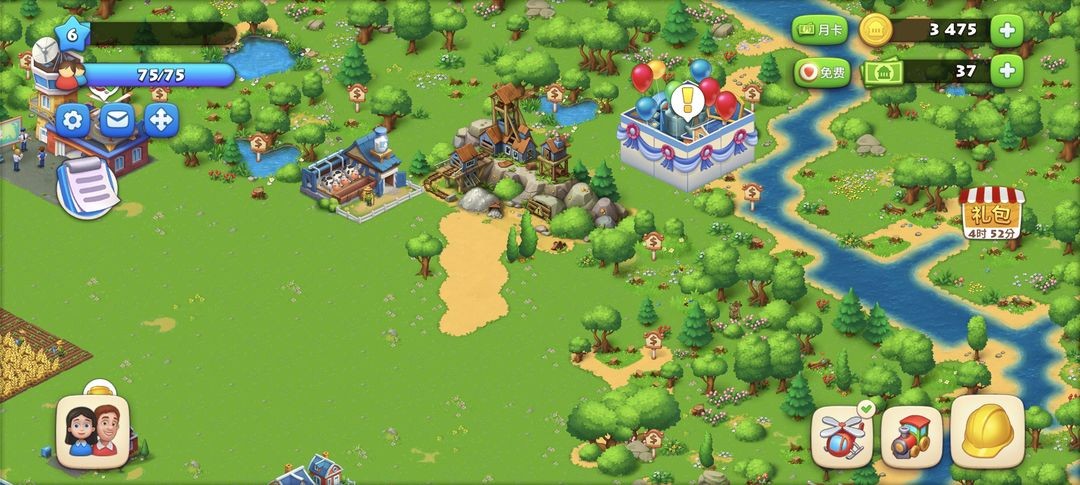Screen dimensions: 1080x485
Task: Open the gear settings menu
Action: pyautogui.click(x=73, y=120)
